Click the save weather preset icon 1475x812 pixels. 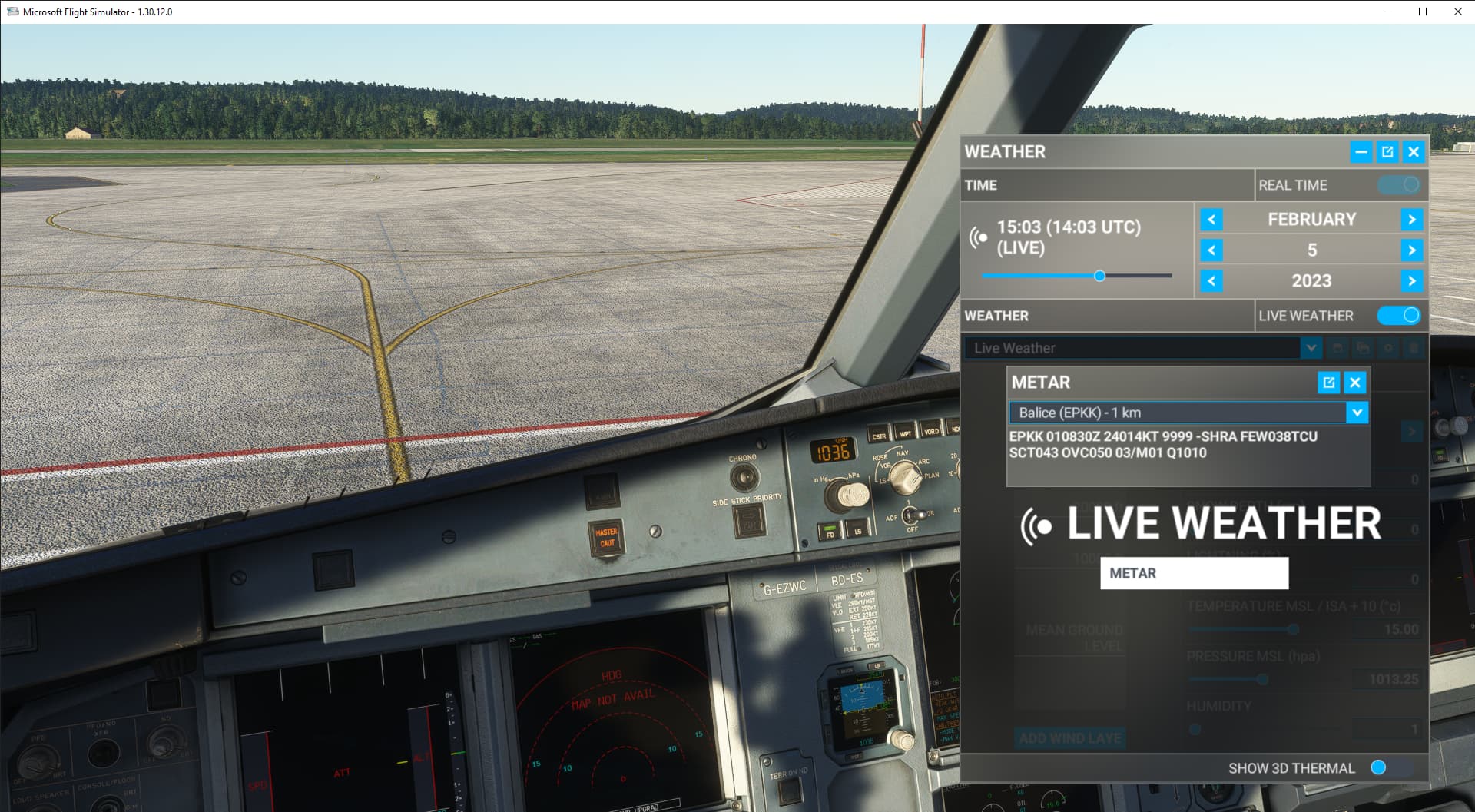coord(1339,348)
